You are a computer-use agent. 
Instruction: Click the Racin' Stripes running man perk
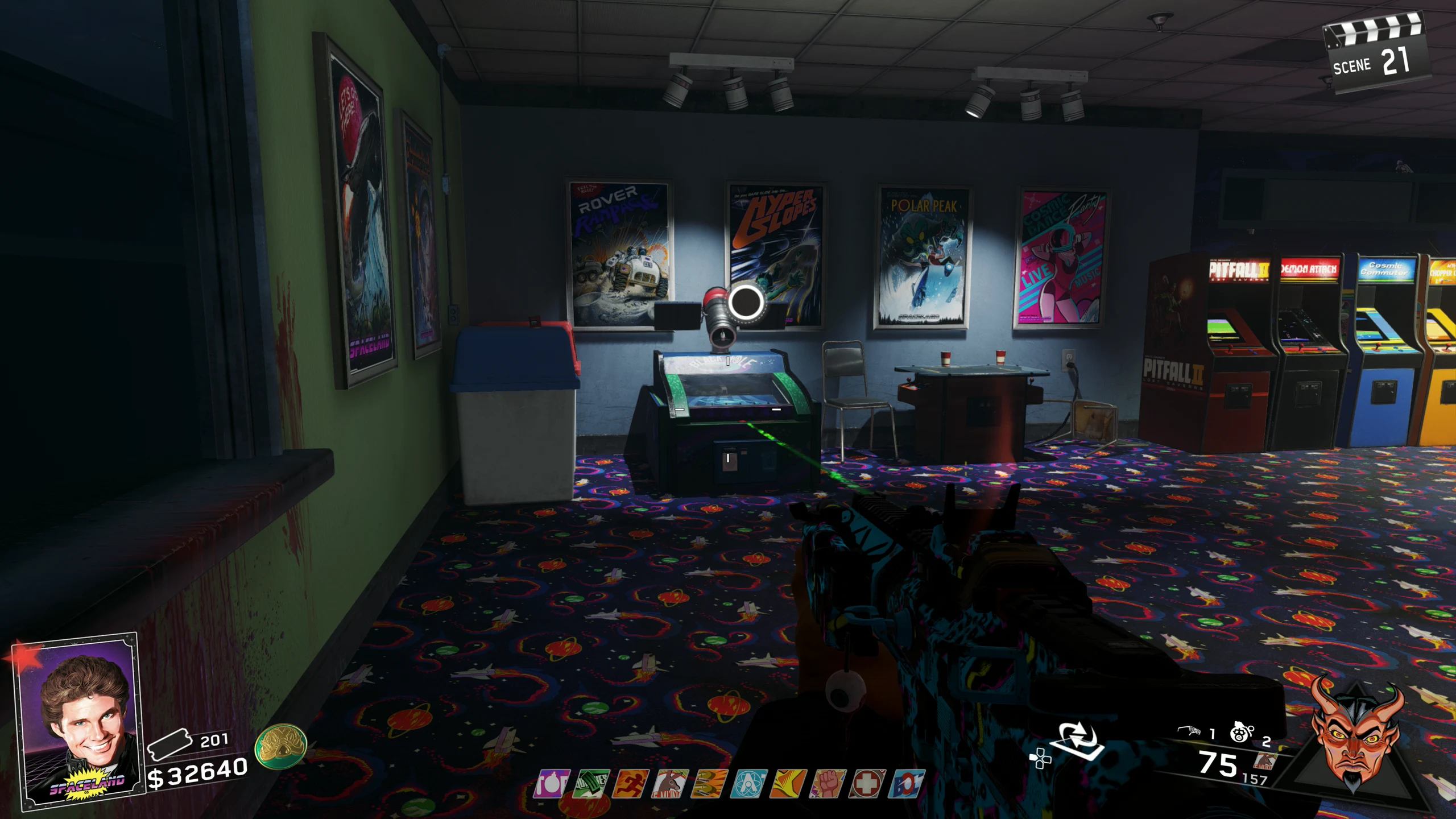point(631,784)
